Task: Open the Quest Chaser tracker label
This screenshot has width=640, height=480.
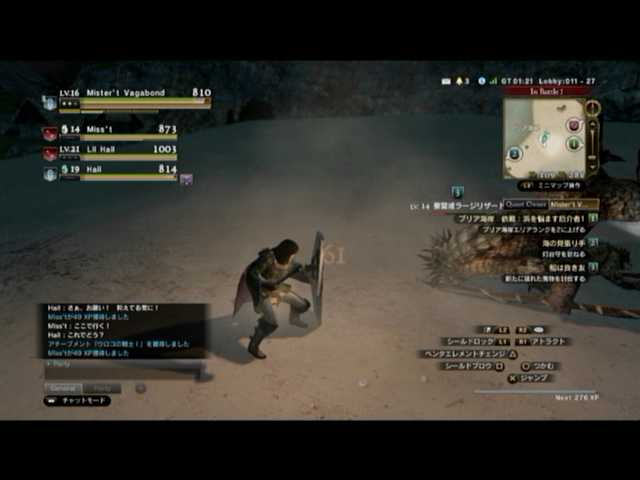Action: (x=525, y=204)
